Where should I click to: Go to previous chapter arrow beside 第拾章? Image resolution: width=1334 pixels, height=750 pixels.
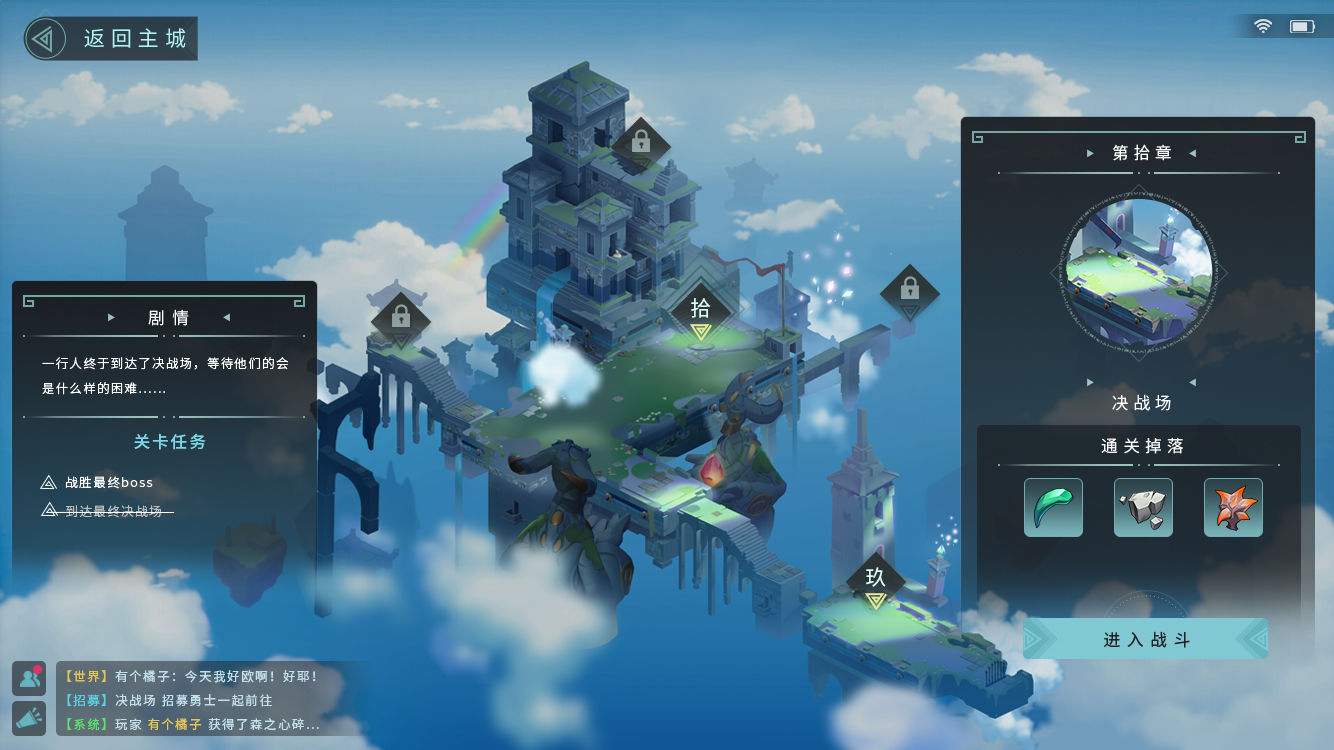pos(1090,153)
